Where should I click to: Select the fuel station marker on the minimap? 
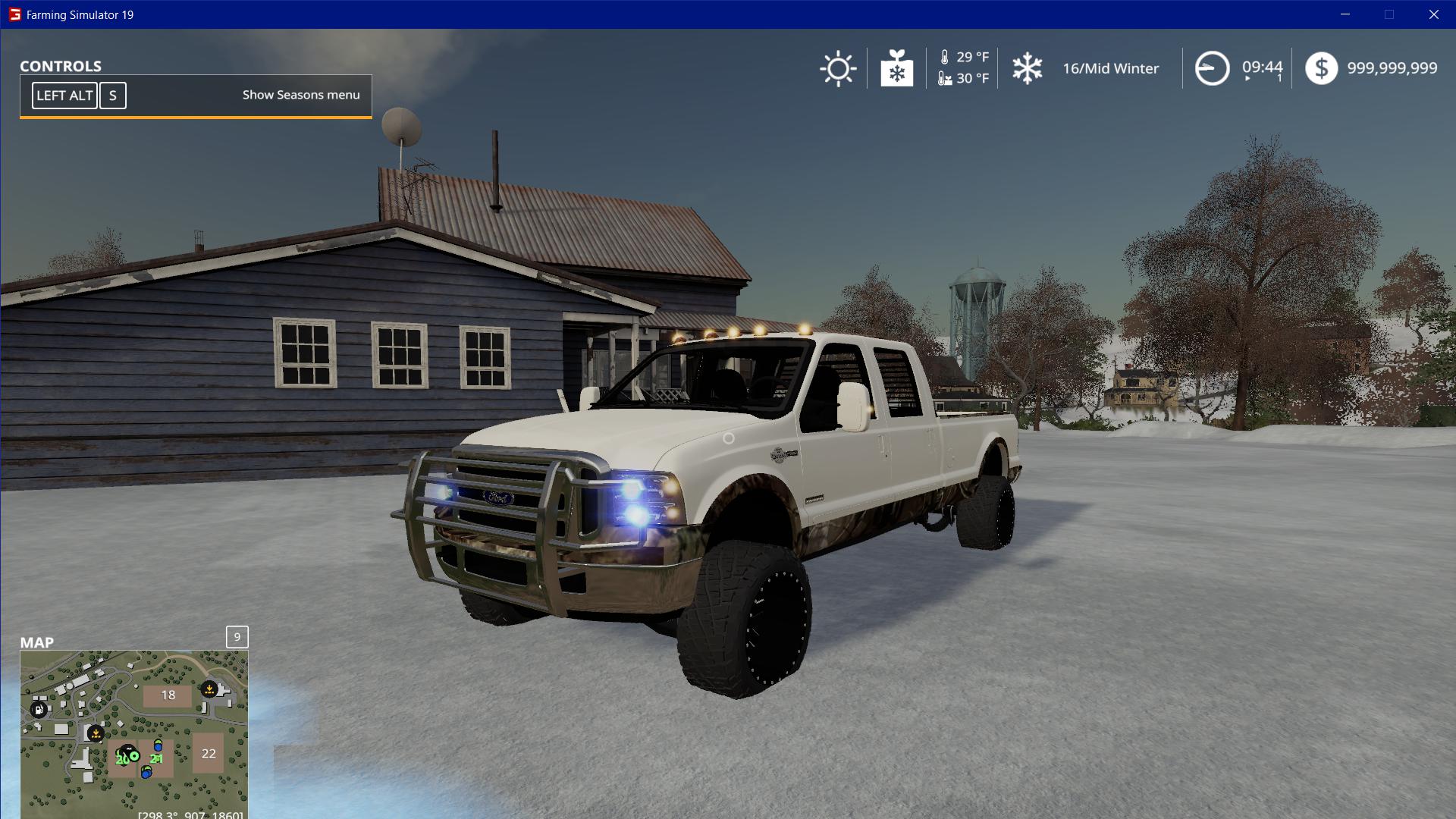point(39,709)
